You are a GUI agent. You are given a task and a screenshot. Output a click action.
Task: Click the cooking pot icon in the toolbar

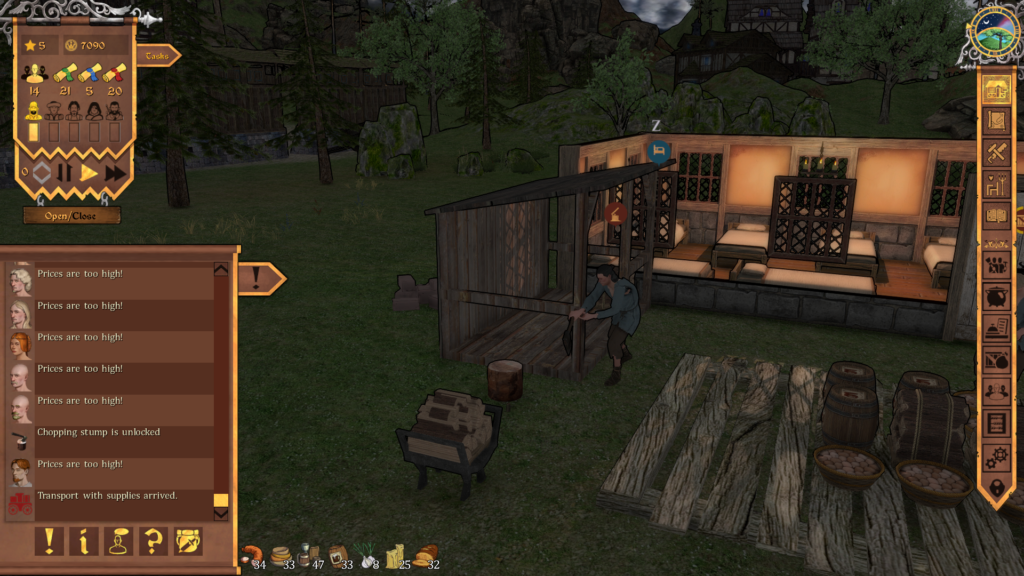996,297
